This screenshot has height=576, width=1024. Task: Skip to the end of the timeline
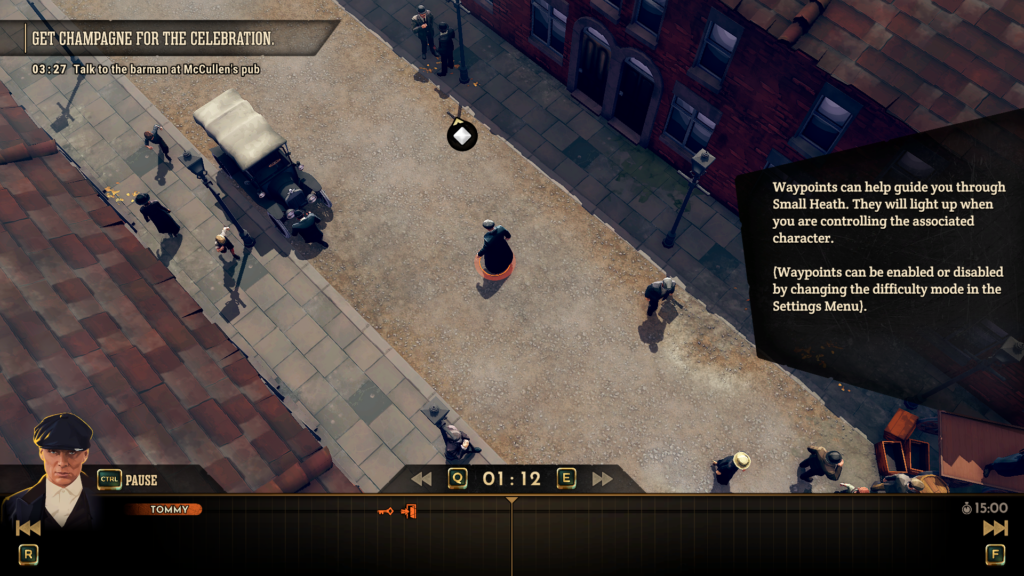tap(995, 528)
